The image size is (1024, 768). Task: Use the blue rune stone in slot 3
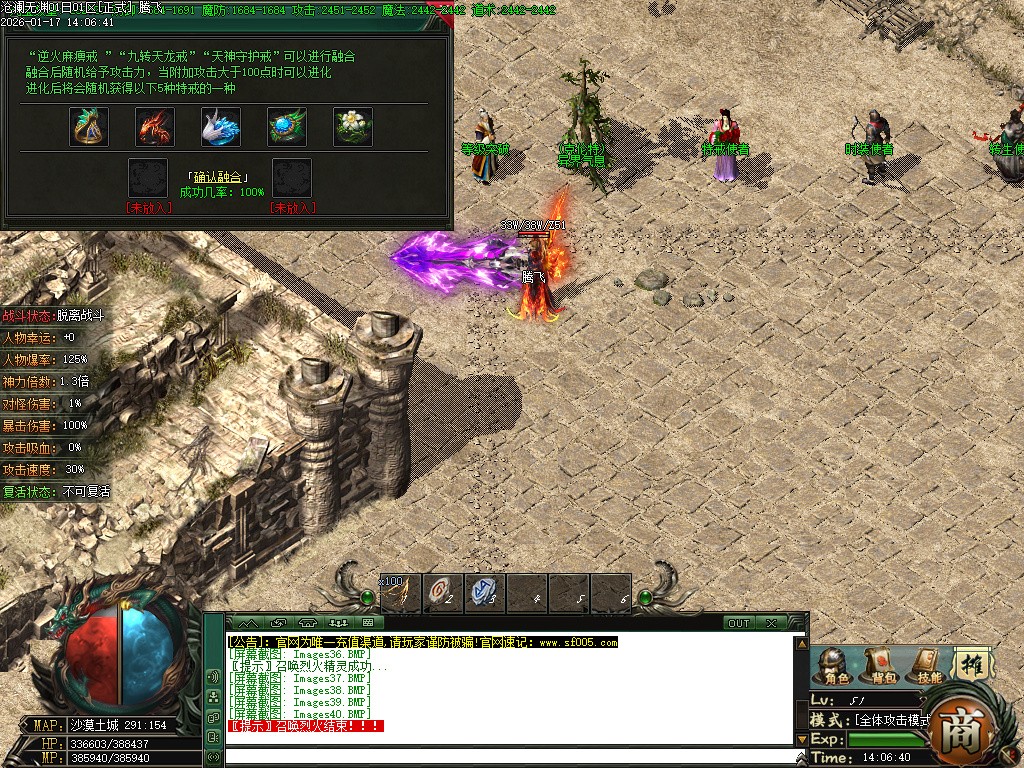click(x=484, y=593)
